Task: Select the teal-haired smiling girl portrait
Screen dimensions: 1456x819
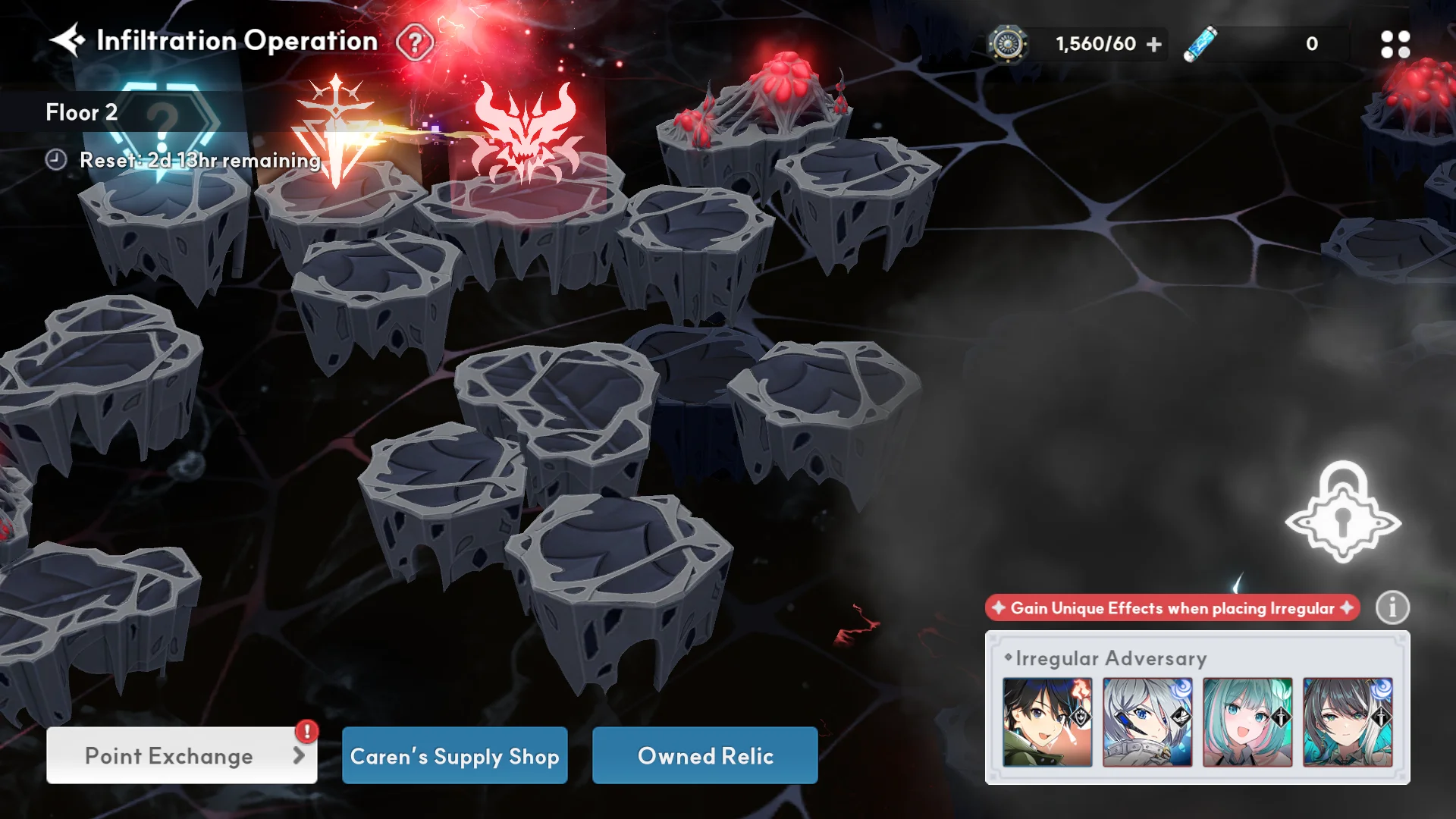Action: pos(1247,722)
